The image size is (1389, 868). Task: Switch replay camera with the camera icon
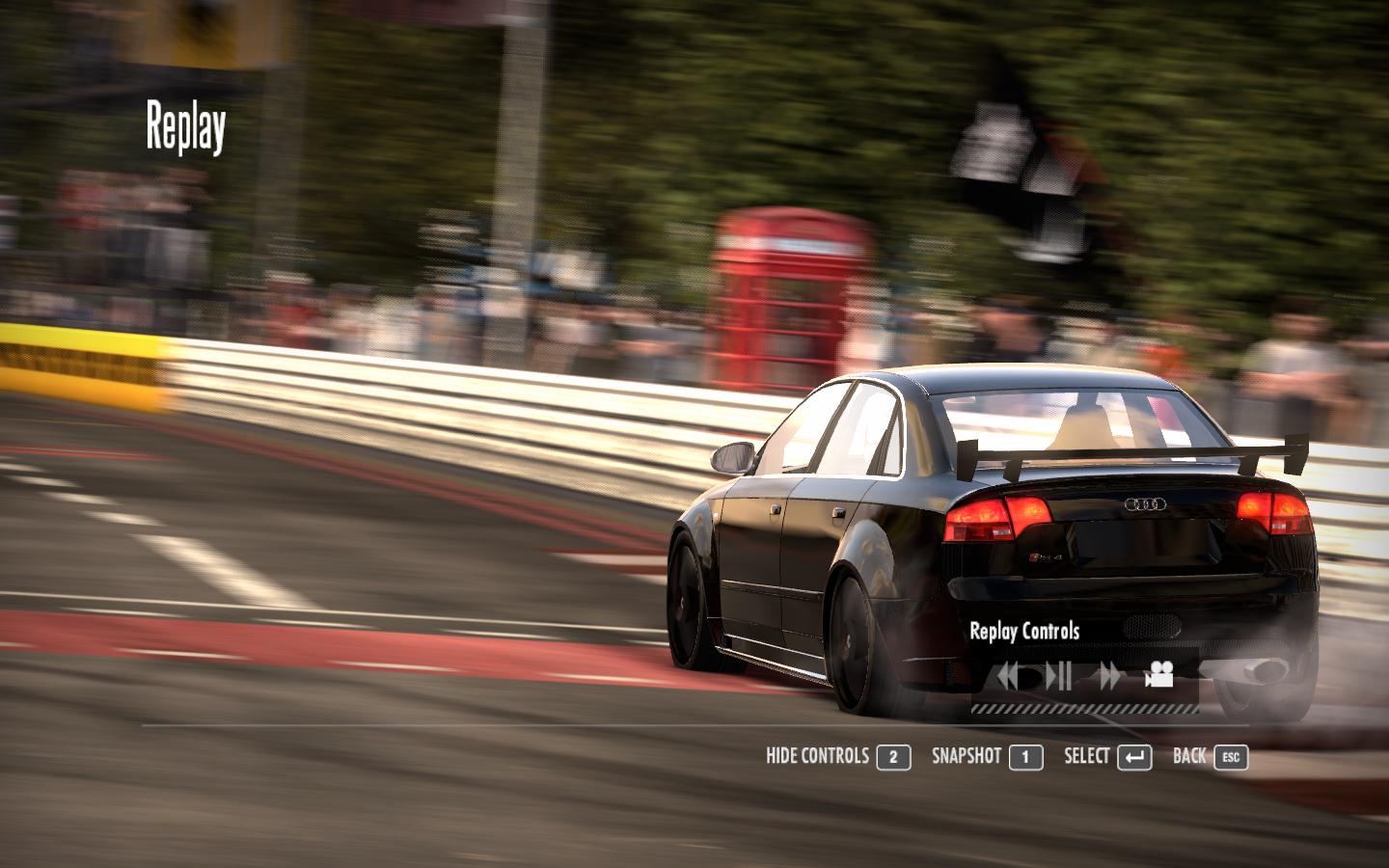point(1158,675)
